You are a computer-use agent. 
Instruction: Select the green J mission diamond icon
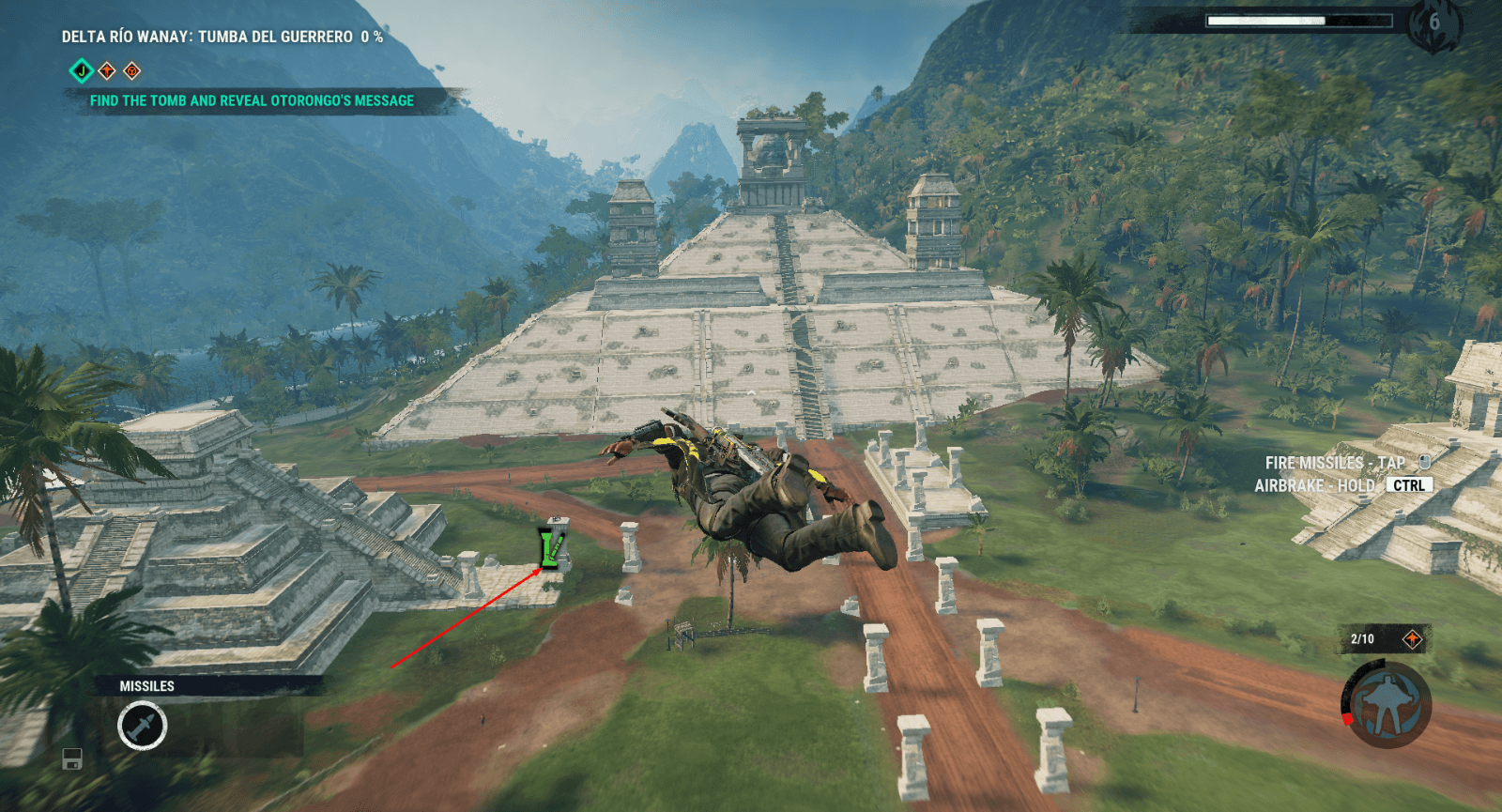[x=83, y=70]
